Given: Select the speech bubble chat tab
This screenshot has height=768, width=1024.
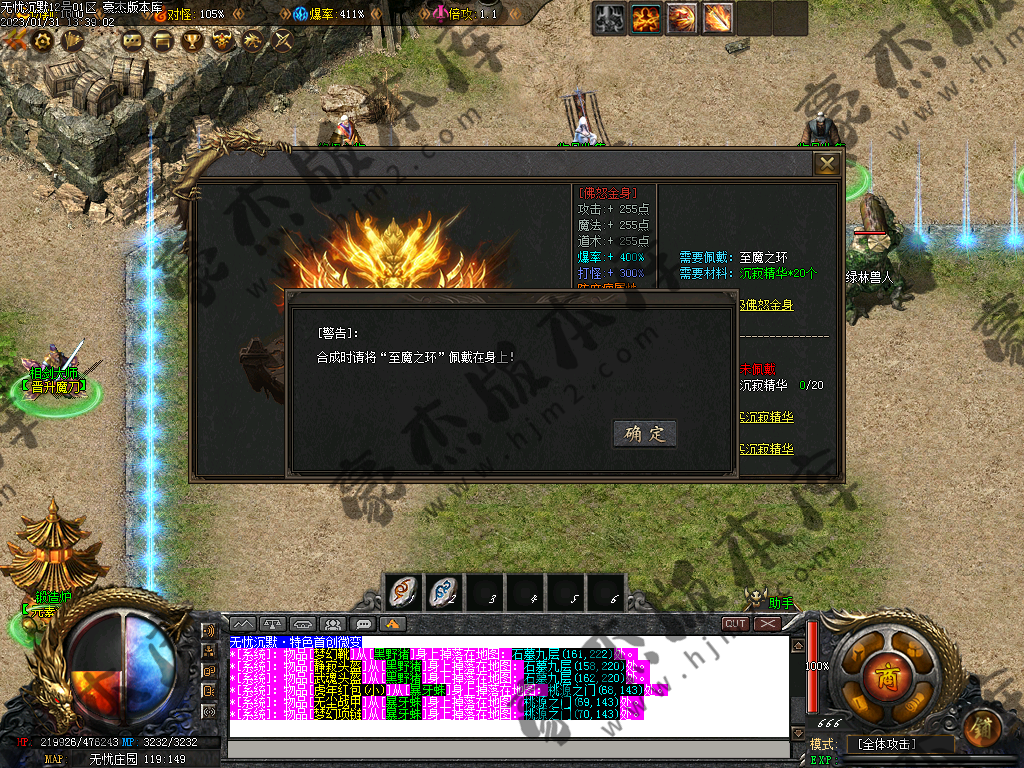Looking at the screenshot, I should 363,624.
